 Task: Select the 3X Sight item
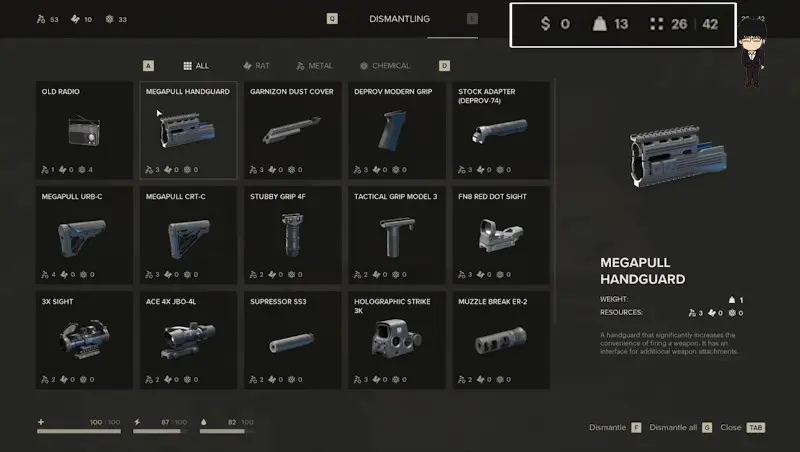click(x=85, y=340)
